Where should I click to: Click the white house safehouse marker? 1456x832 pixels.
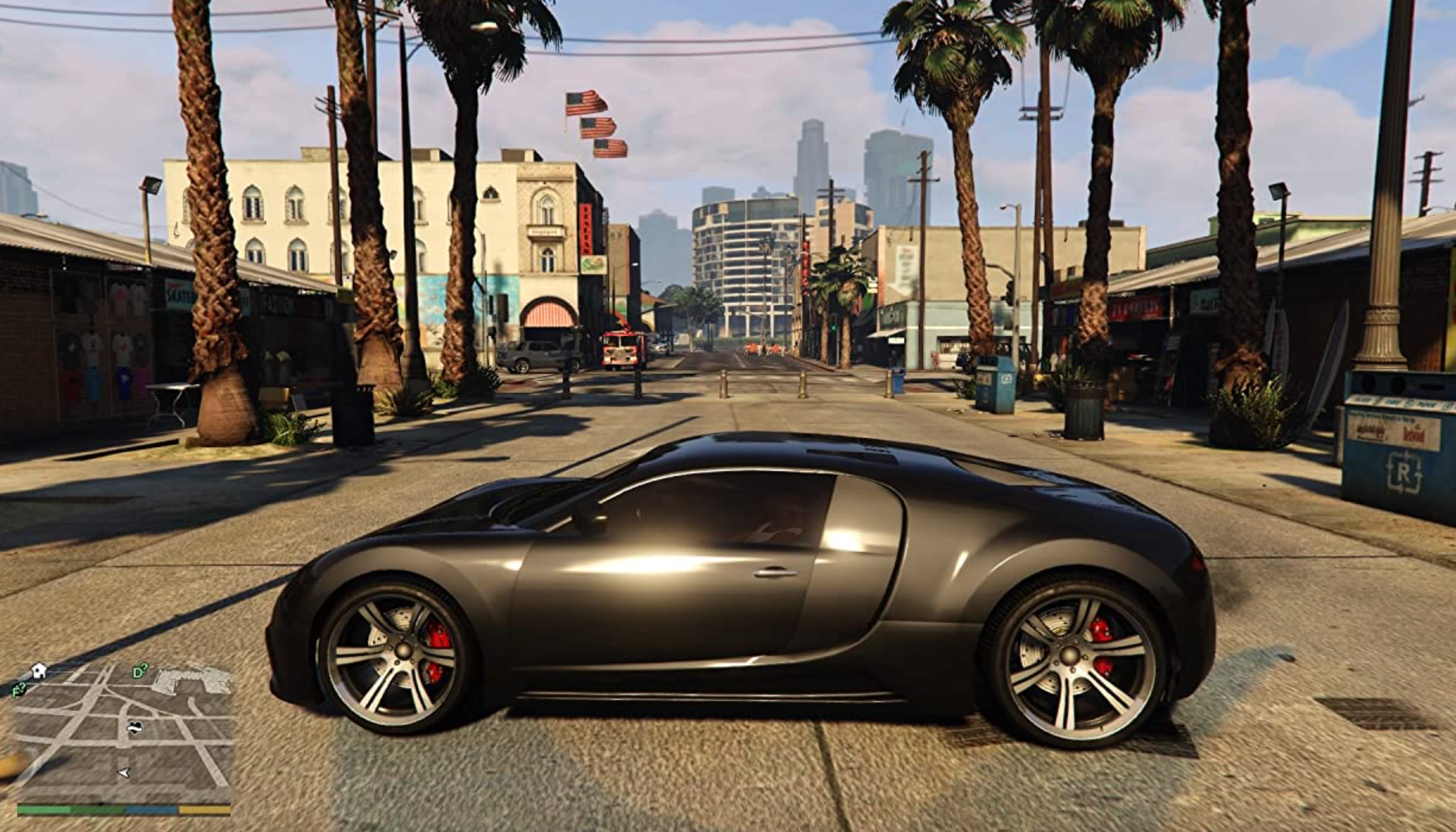[x=39, y=670]
